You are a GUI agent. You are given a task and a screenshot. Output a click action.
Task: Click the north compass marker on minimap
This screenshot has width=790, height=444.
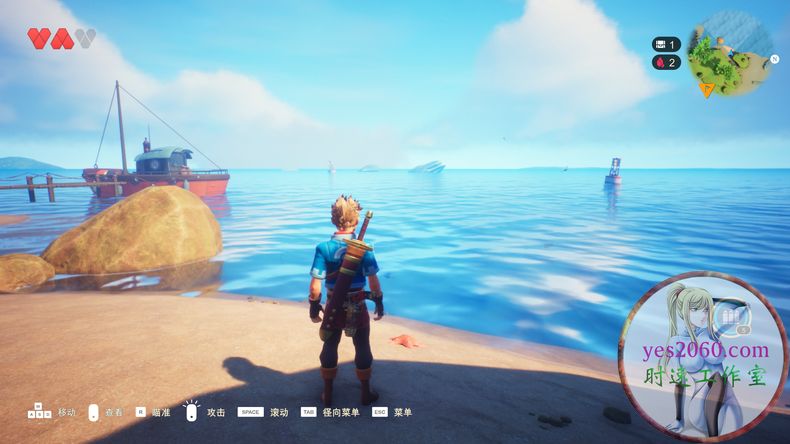point(773,58)
